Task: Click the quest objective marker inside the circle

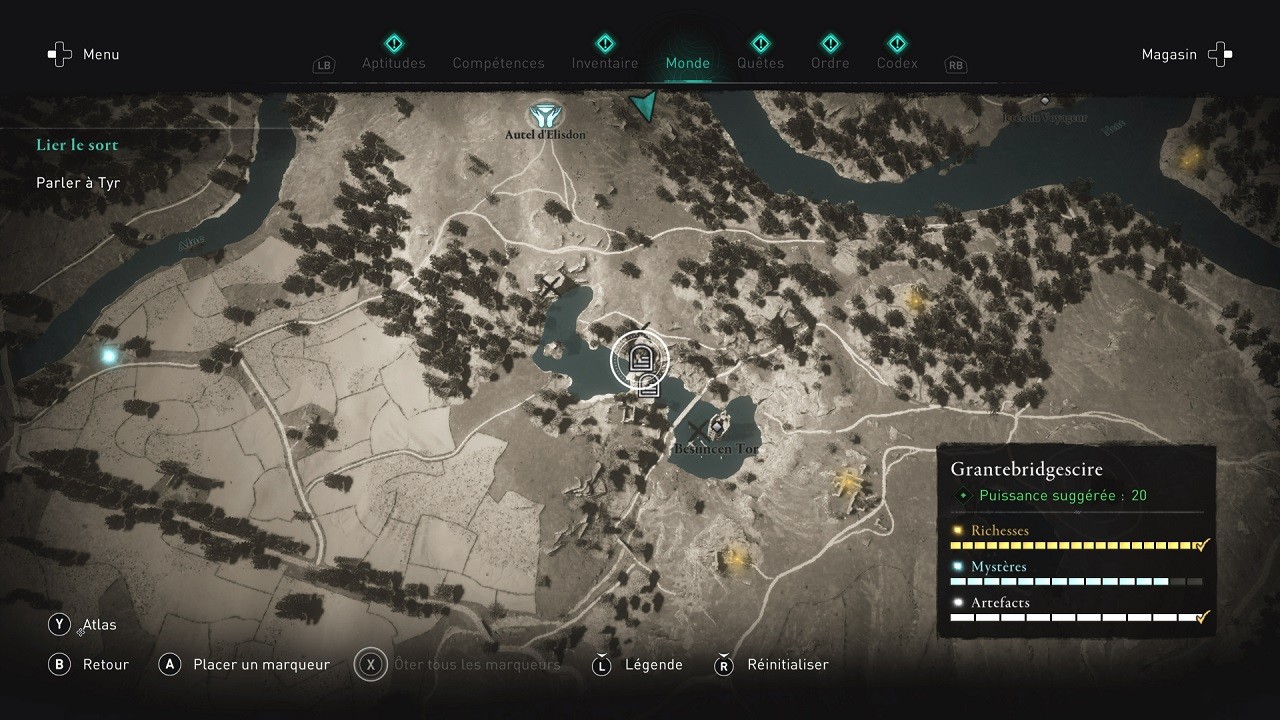Action: 640,360
